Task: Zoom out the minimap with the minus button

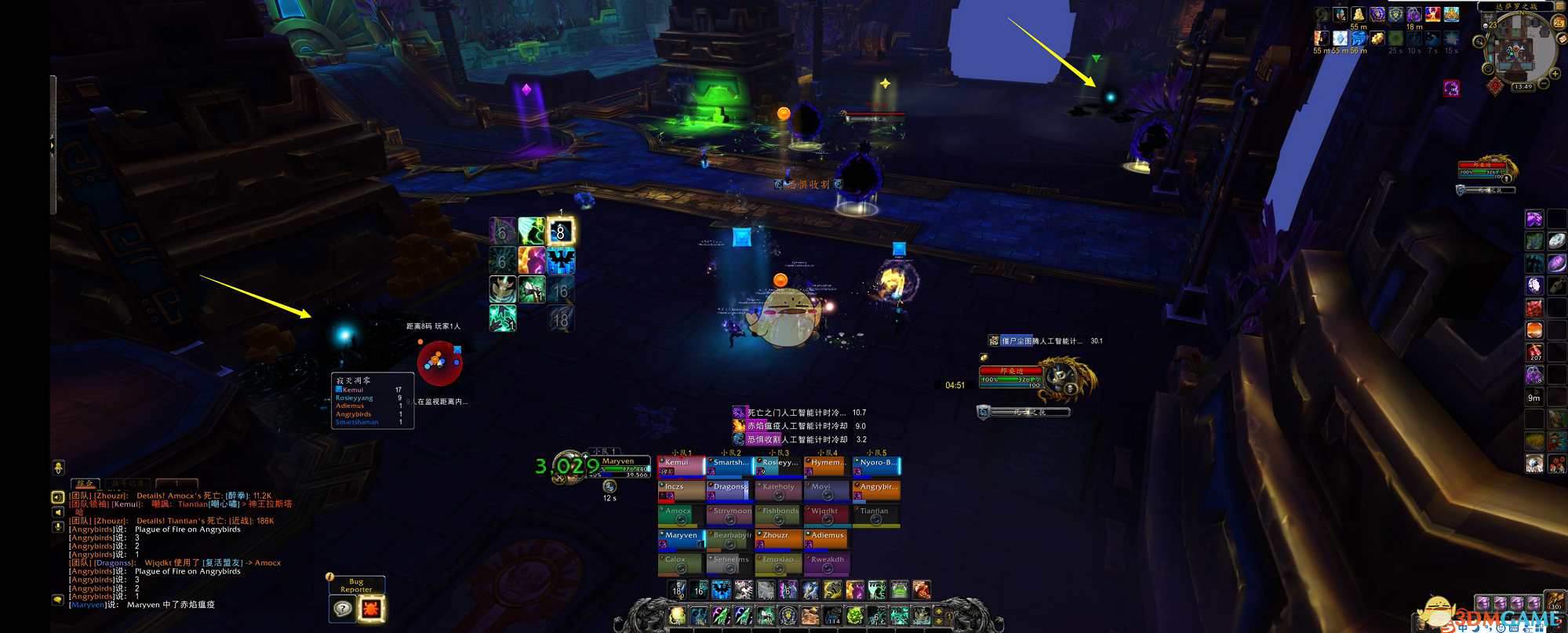Action: pos(1543,82)
